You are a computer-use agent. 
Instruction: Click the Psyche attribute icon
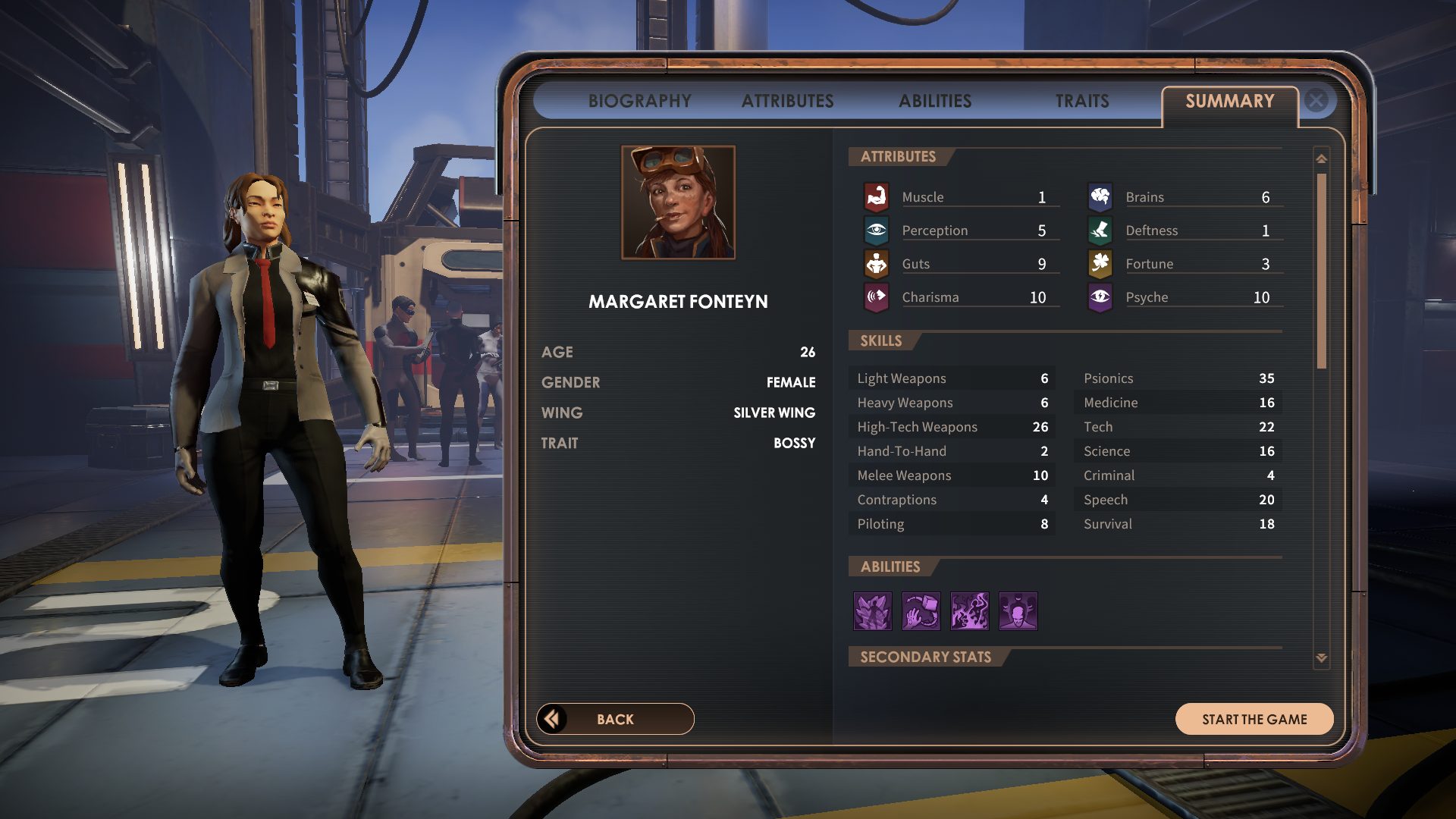(x=1100, y=297)
